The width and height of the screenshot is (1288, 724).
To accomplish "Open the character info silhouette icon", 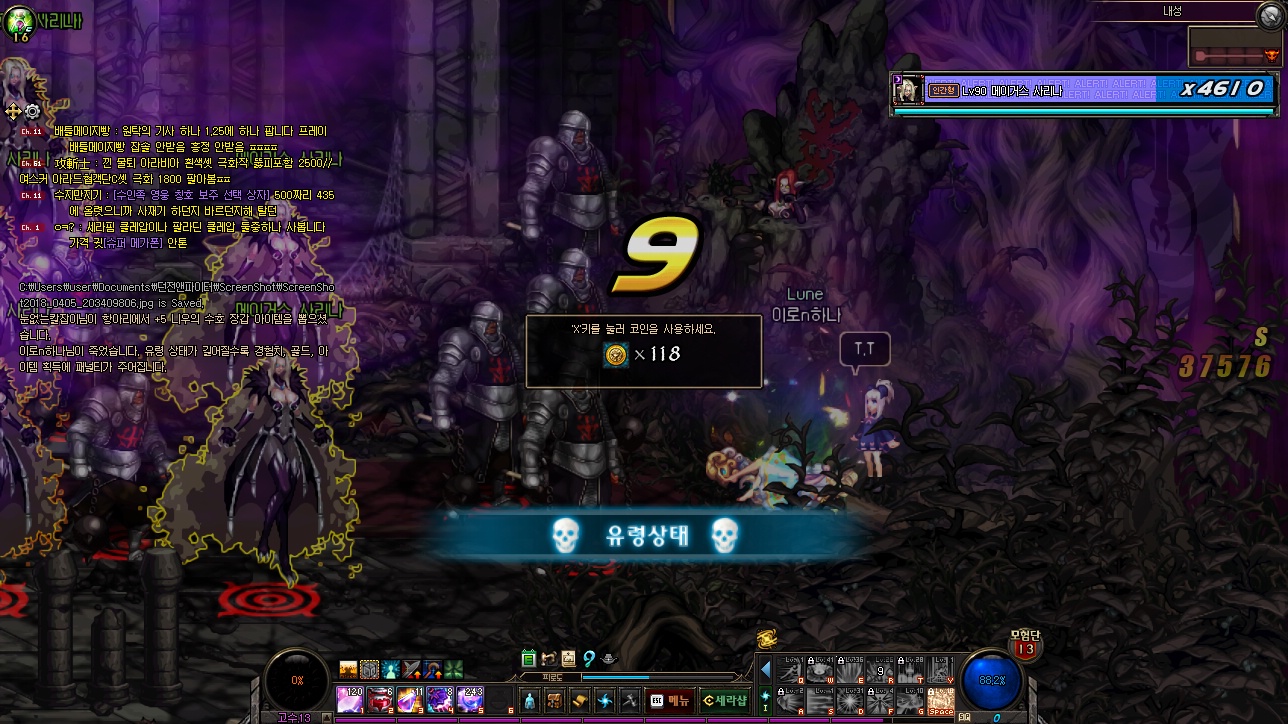I will click(529, 701).
